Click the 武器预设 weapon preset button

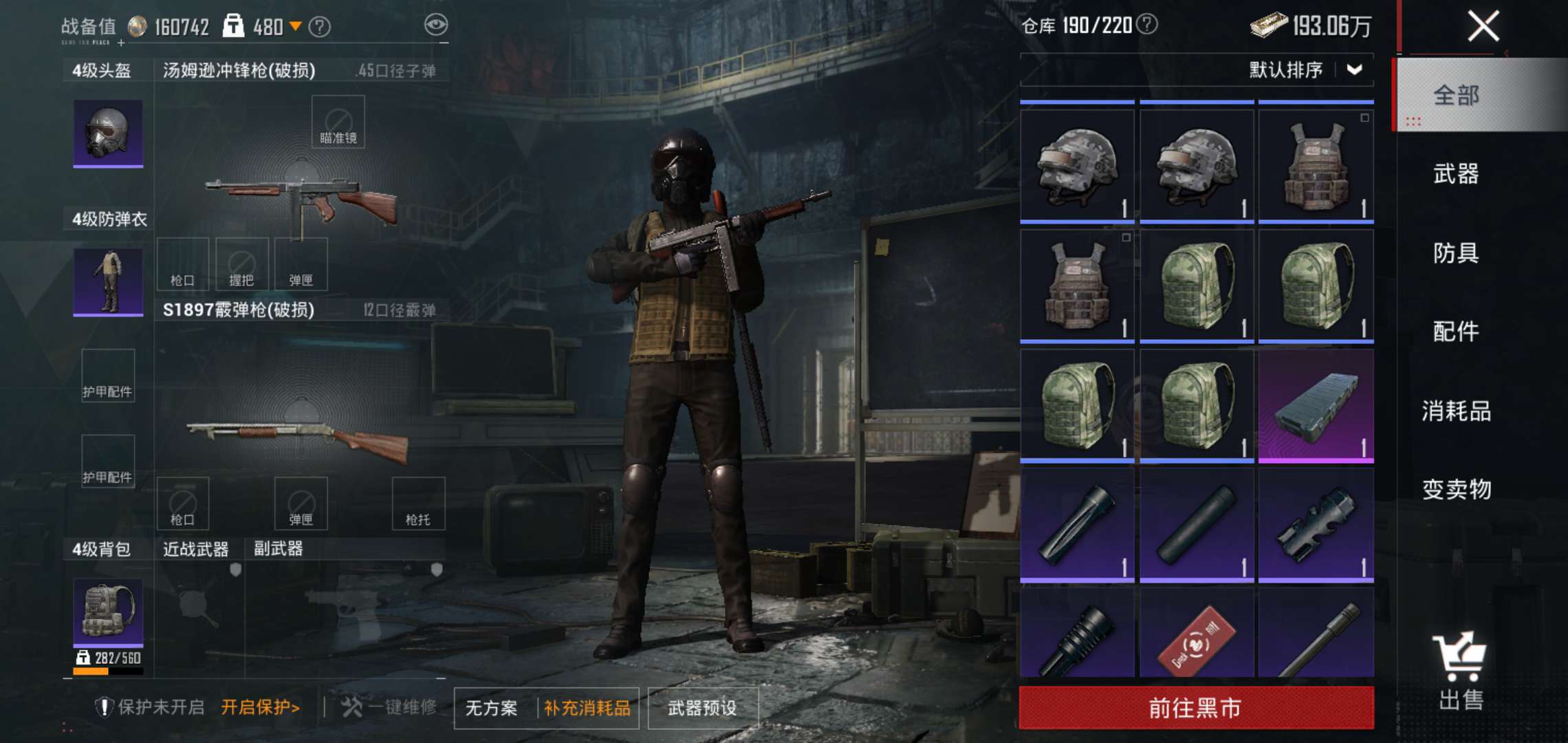pos(702,707)
